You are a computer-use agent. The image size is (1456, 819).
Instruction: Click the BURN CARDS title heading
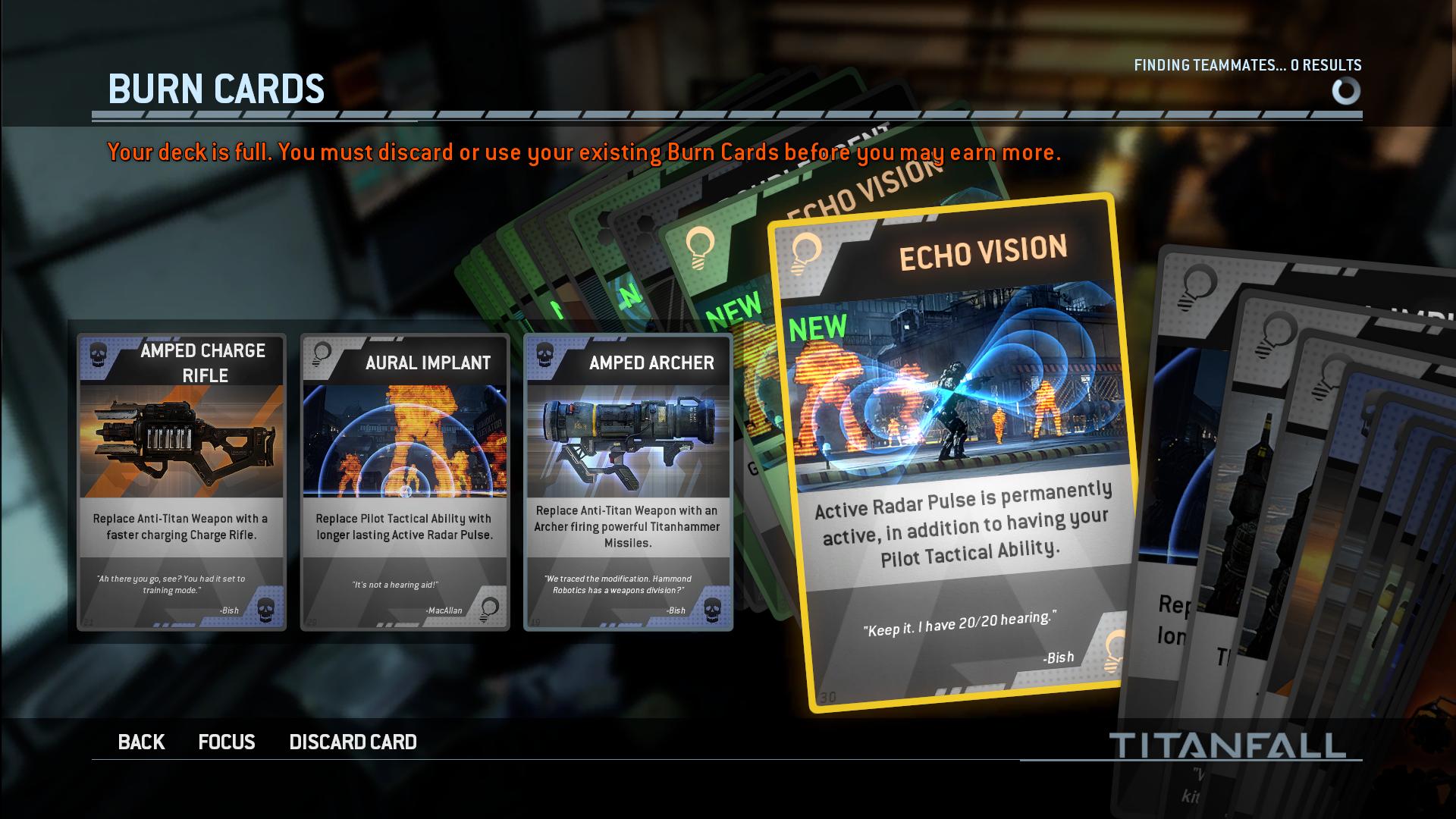pyautogui.click(x=216, y=87)
